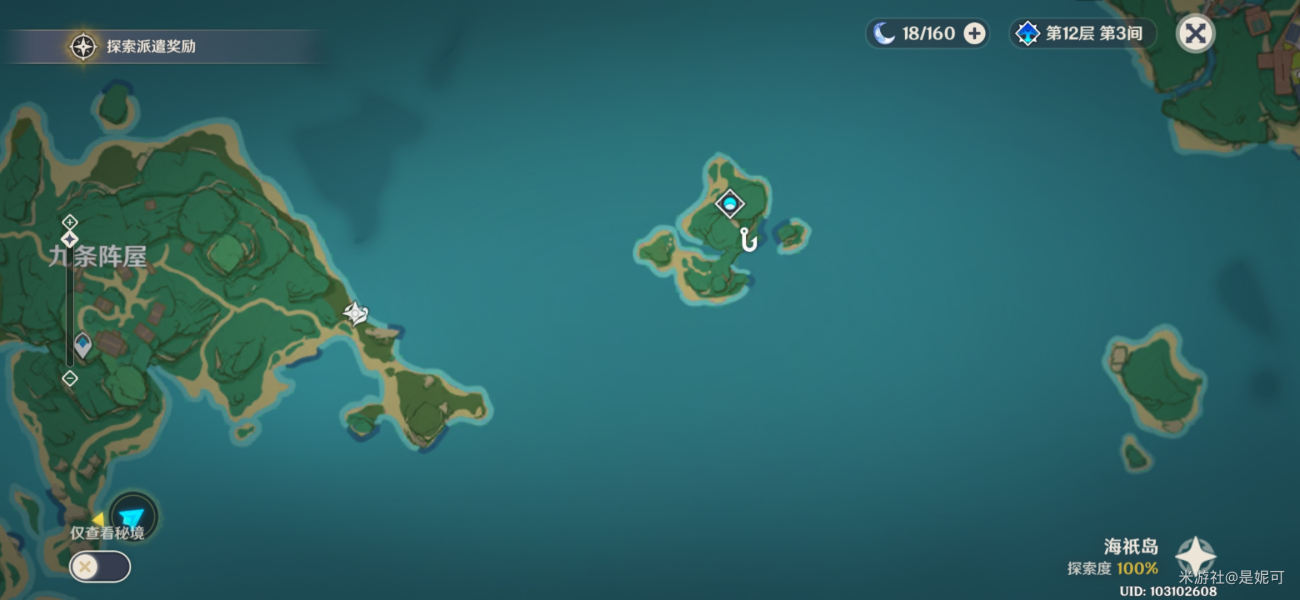Open the Spiral Abyss 第12层 第3间 indicator
This screenshot has height=600, width=1300.
1082,34
